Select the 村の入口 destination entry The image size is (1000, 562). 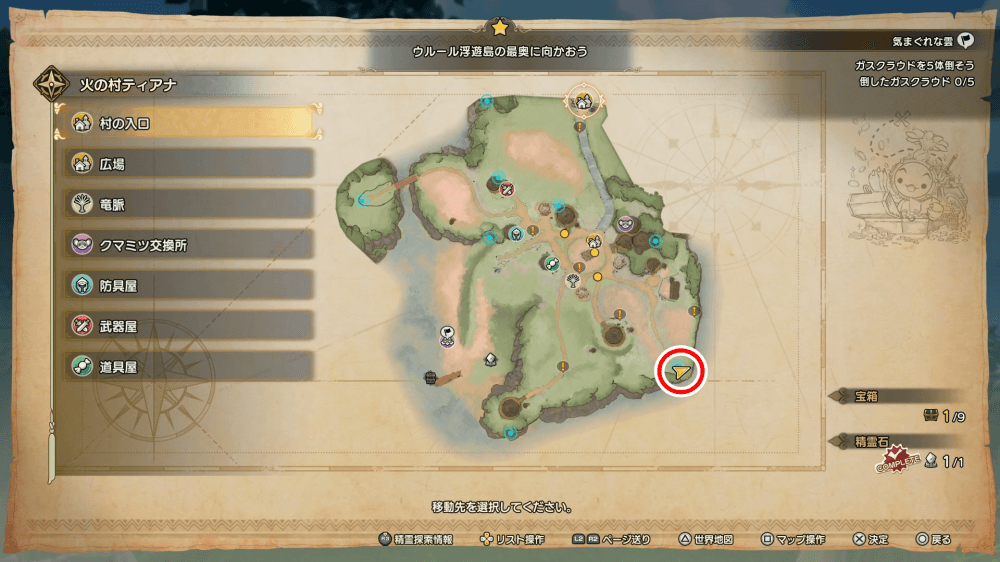190,123
